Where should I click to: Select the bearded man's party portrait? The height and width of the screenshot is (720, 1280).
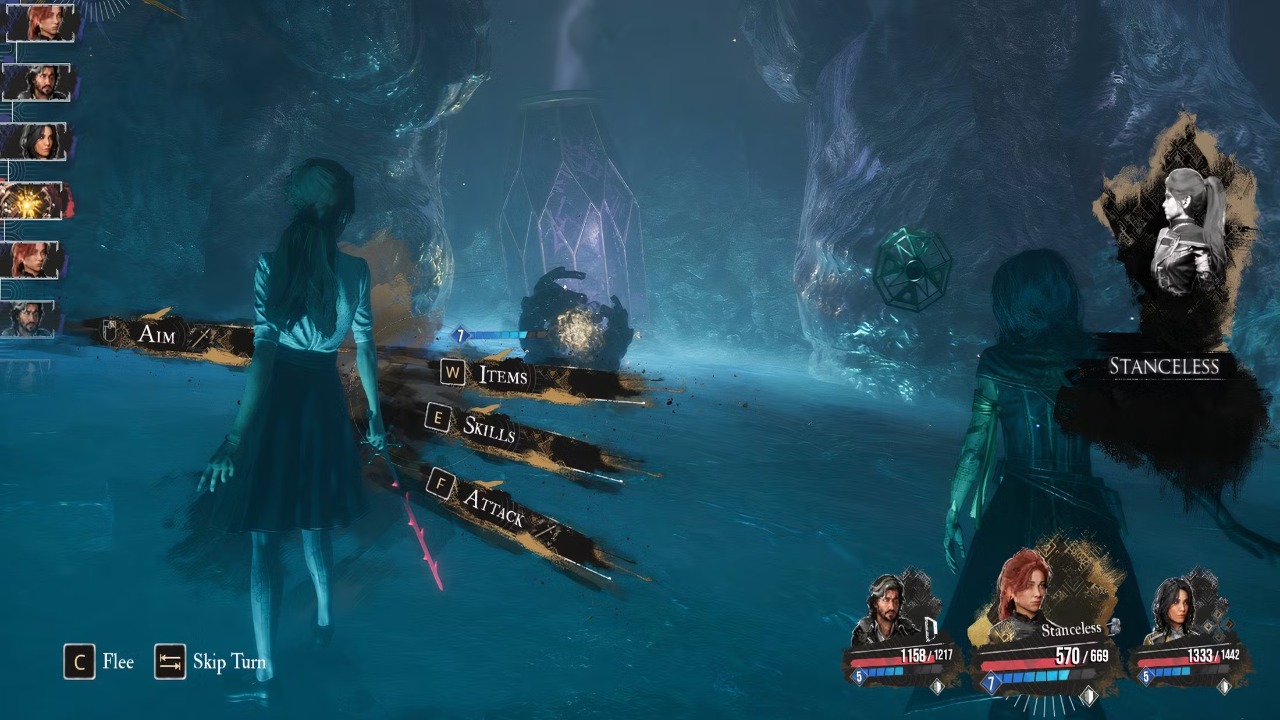tap(888, 612)
